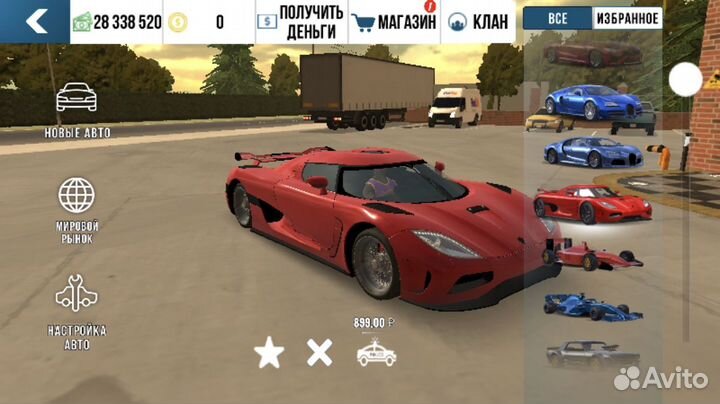The width and height of the screenshot is (720, 404).
Task: Choose the blue formula car thumbnail
Action: (x=594, y=306)
